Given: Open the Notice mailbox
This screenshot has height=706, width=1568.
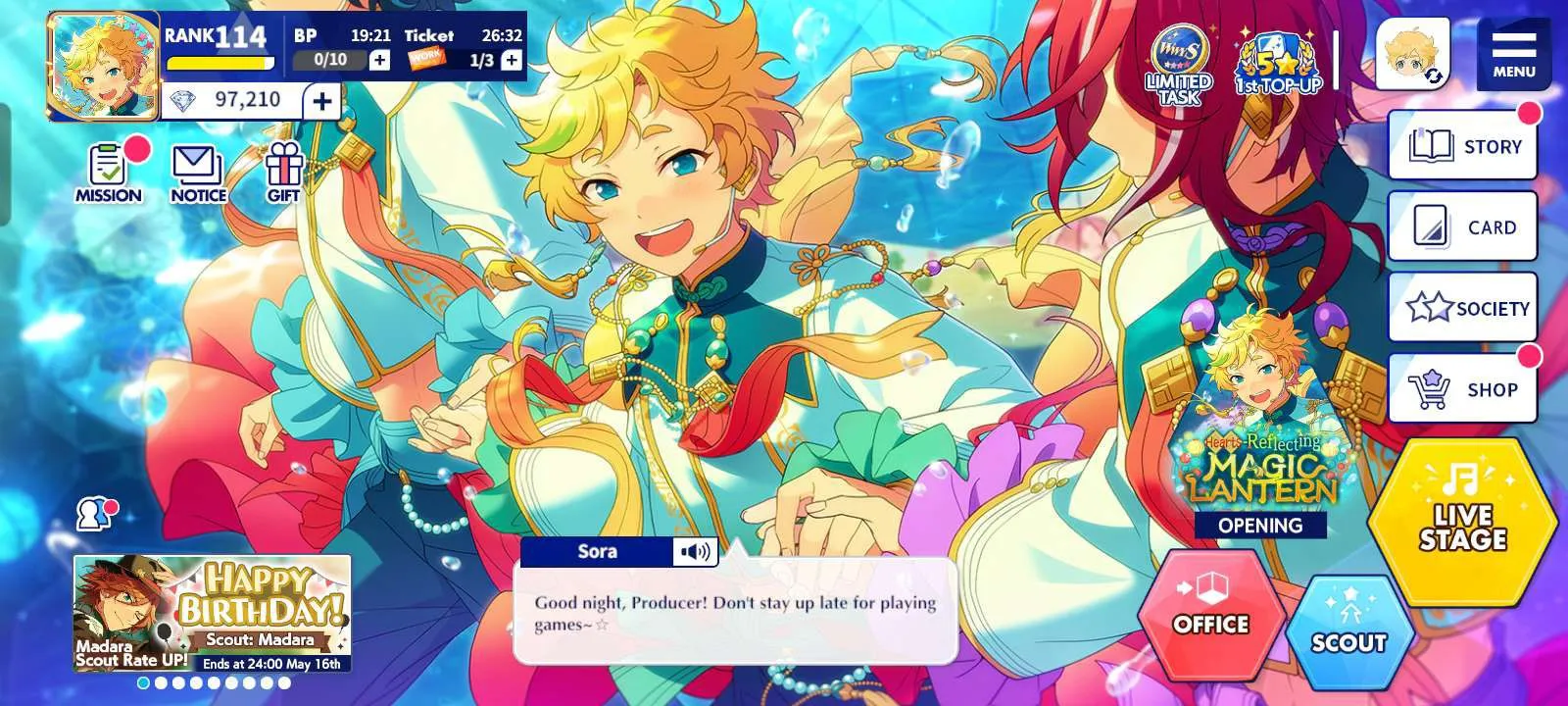Looking at the screenshot, I should tap(197, 174).
